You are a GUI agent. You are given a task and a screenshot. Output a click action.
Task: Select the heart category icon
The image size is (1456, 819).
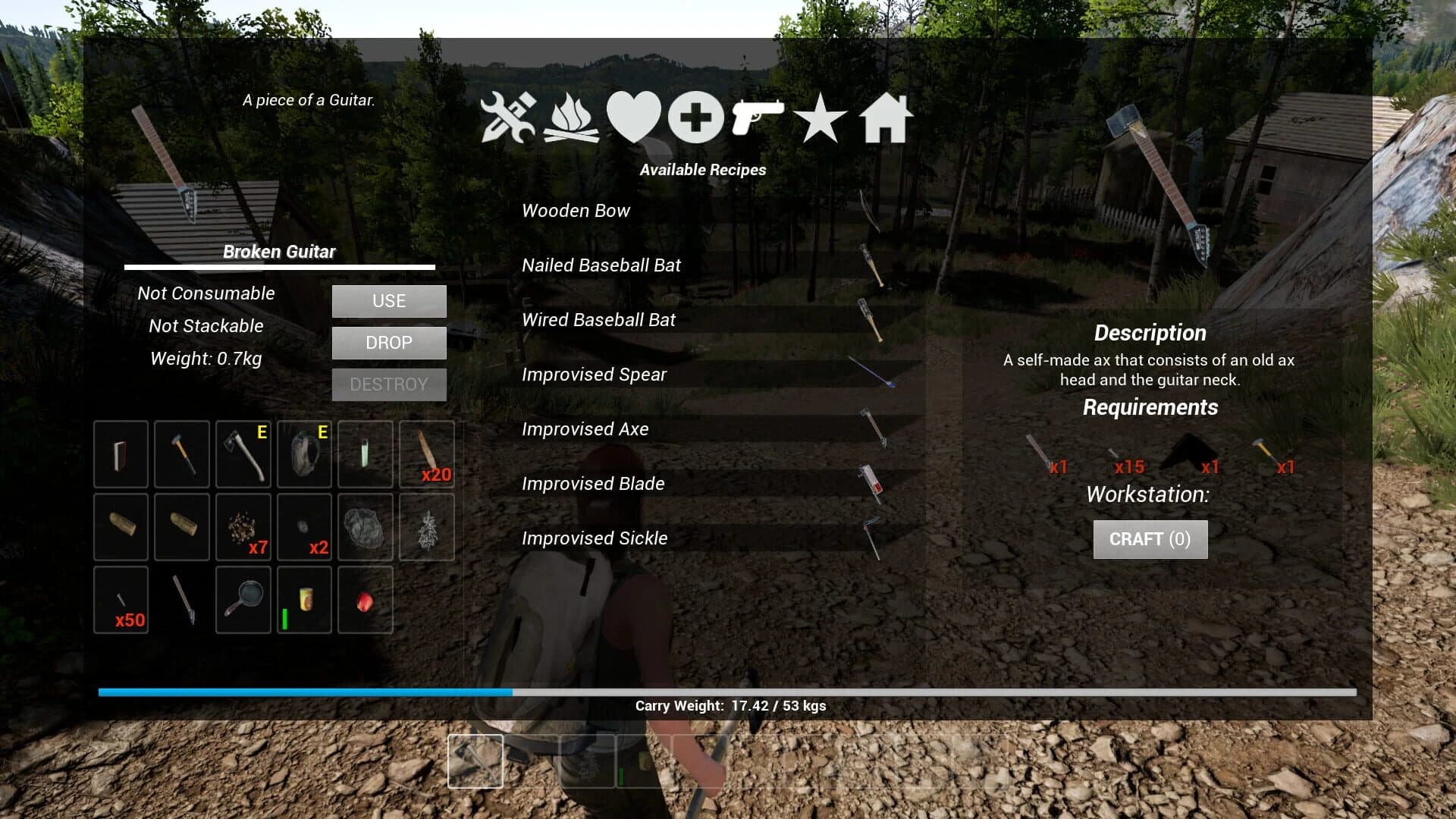637,119
